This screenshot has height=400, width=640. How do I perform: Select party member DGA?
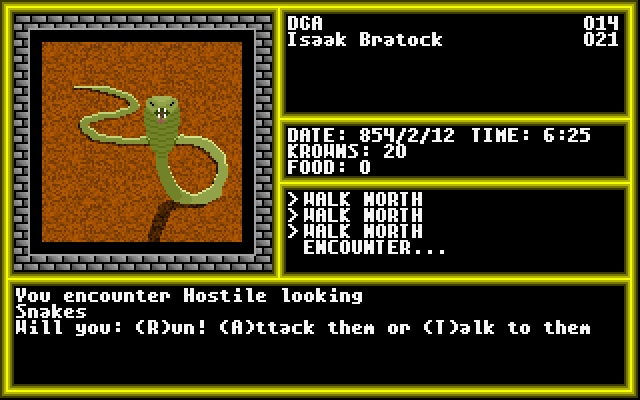[304, 24]
